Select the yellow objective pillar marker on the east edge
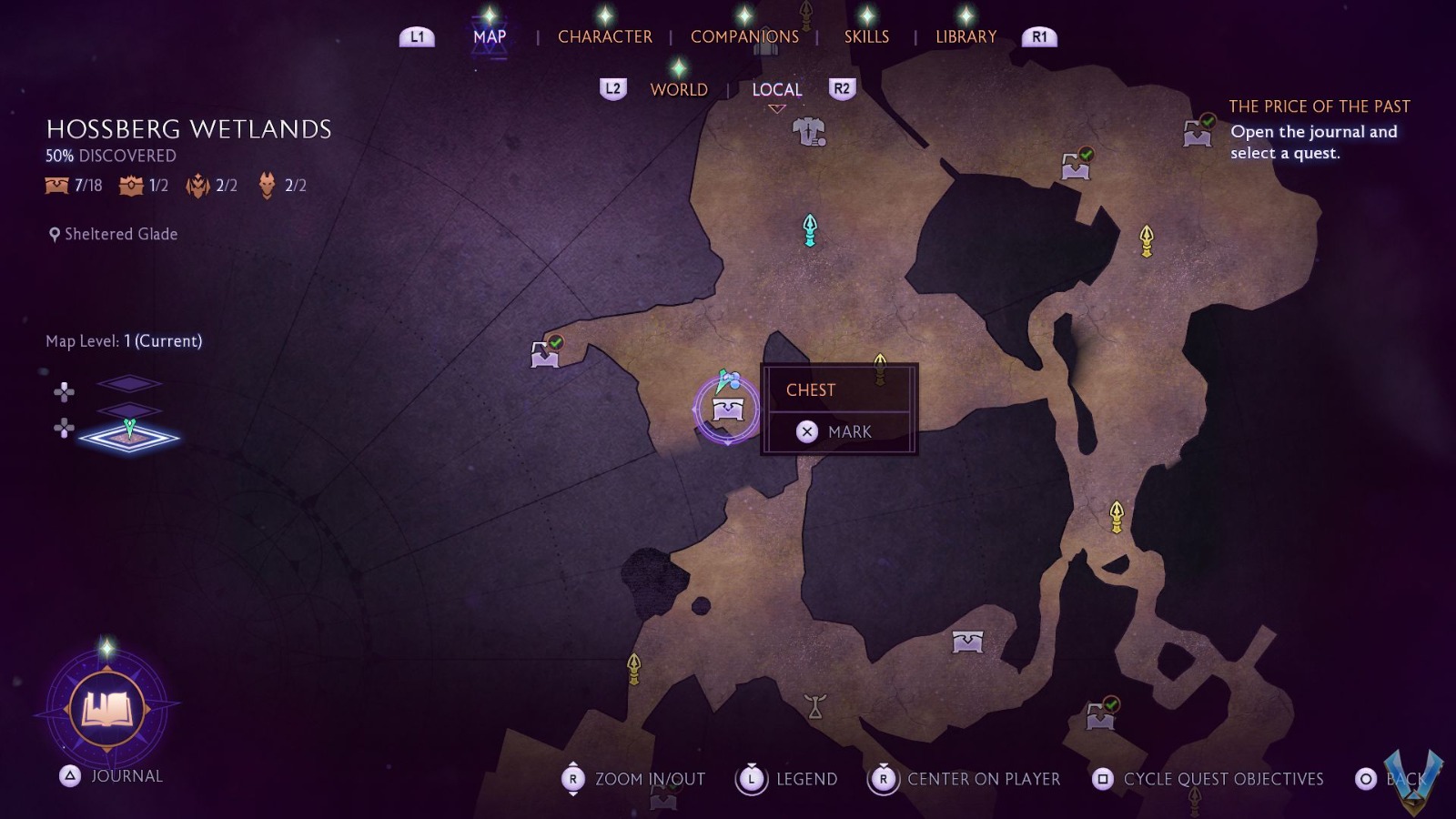Screen dimensions: 1456x819 pos(1145,238)
